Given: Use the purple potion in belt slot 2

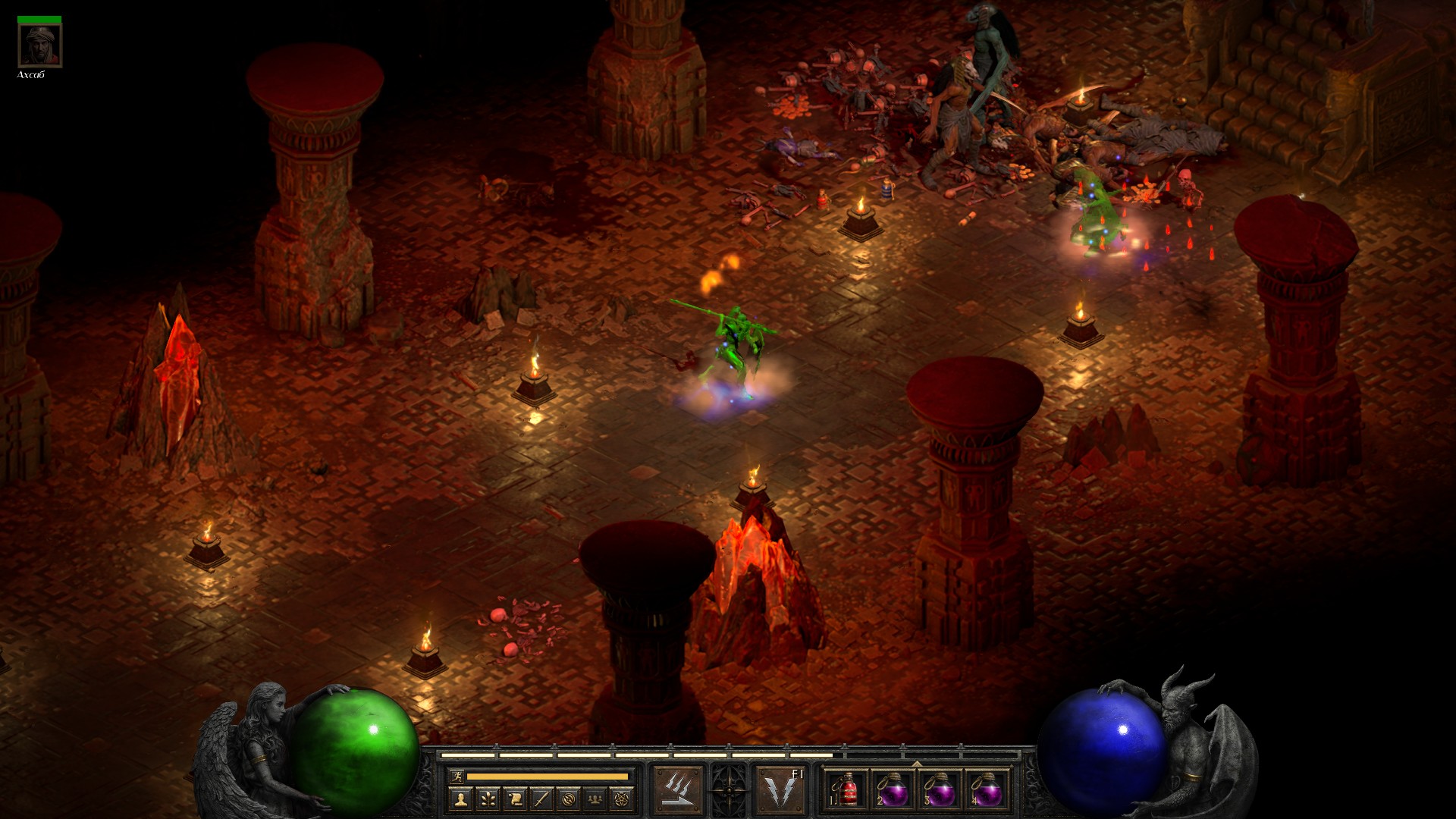Looking at the screenshot, I should pos(893,789).
